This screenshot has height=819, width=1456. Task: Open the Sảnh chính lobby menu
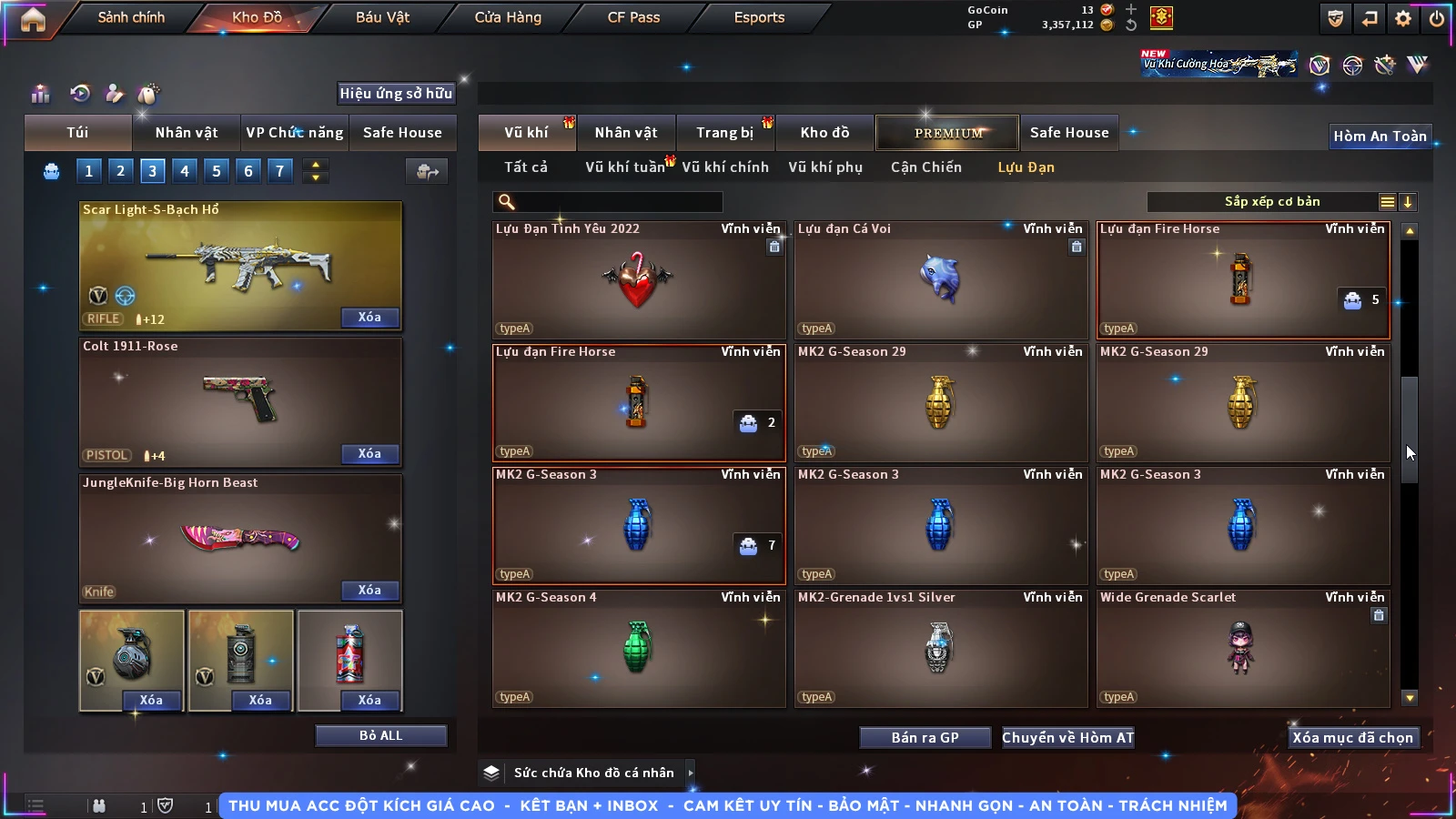131,17
